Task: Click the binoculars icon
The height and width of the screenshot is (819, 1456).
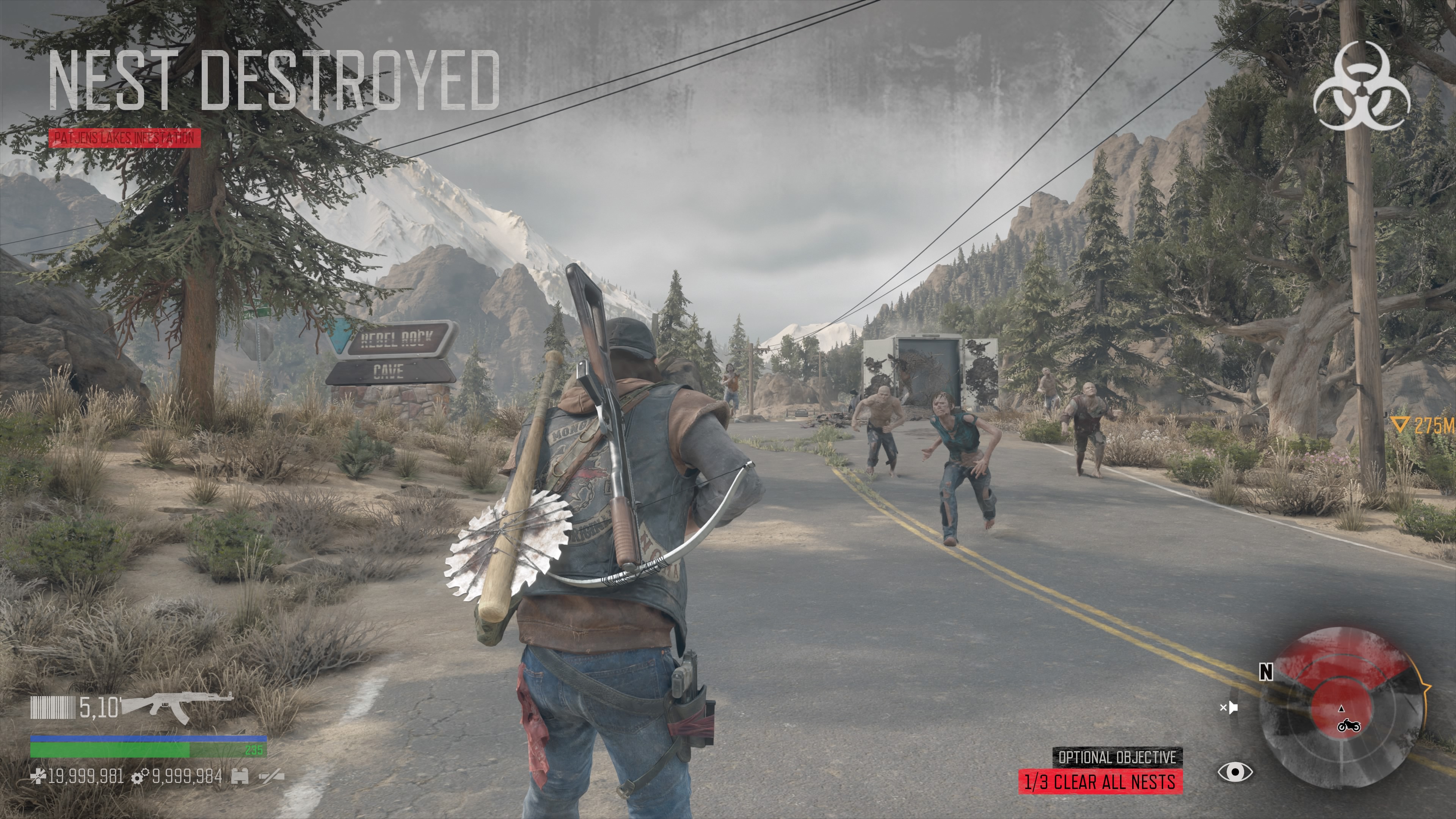Action: [x=240, y=777]
